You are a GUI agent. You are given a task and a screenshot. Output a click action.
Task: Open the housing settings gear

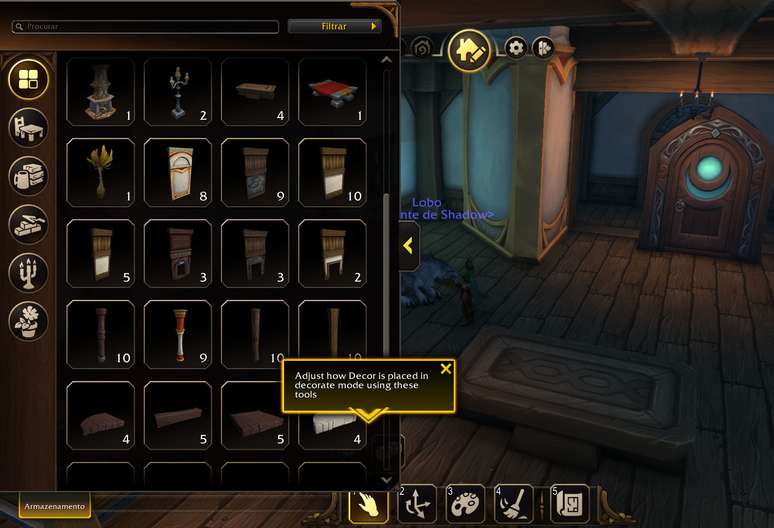point(516,47)
